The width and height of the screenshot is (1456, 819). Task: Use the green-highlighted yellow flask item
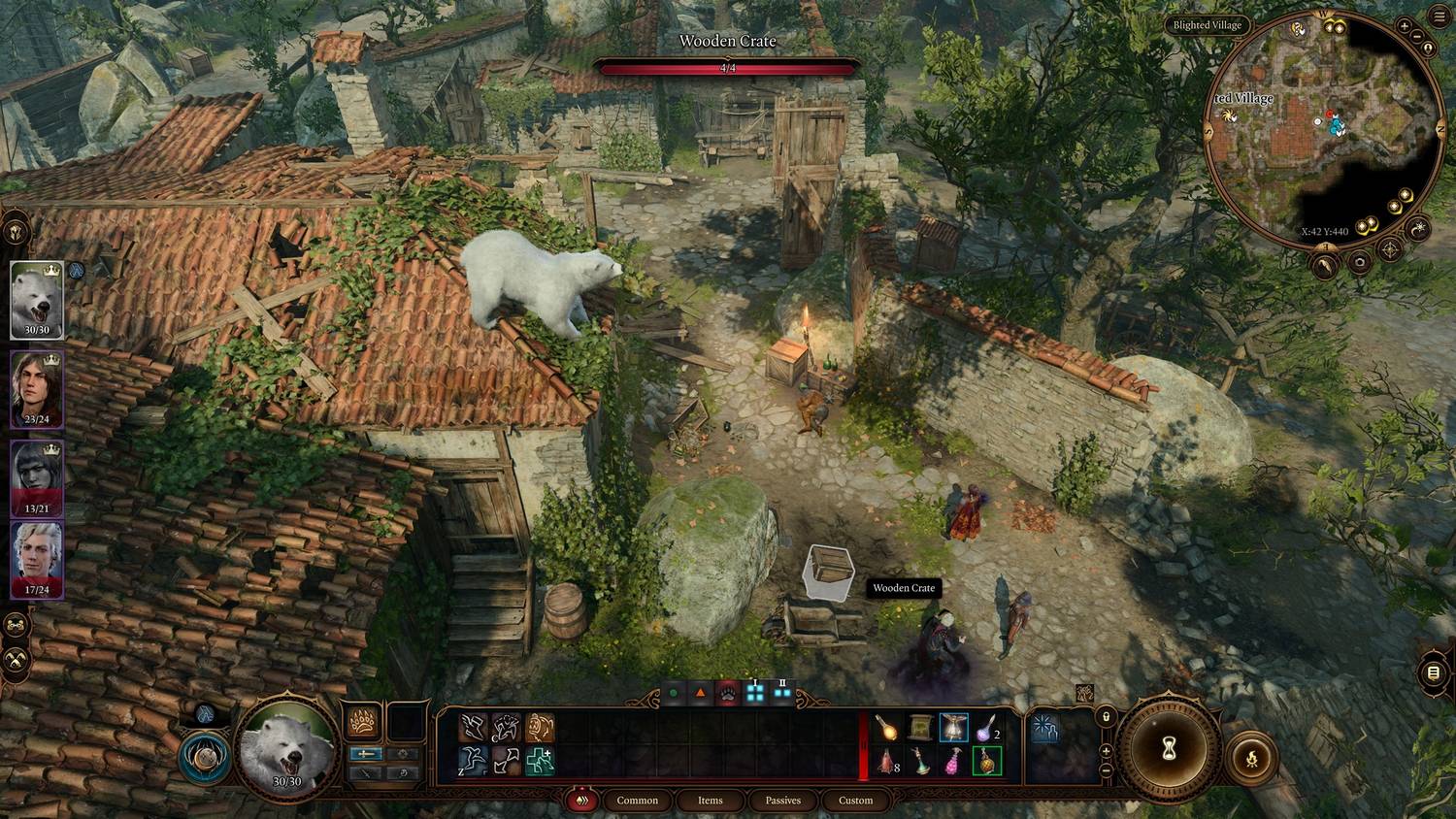point(986,762)
